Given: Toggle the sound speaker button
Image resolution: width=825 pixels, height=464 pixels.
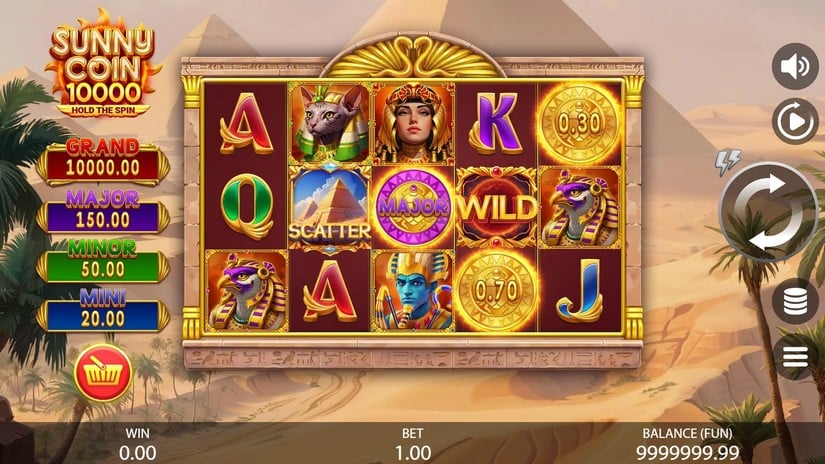Looking at the screenshot, I should coord(795,67).
